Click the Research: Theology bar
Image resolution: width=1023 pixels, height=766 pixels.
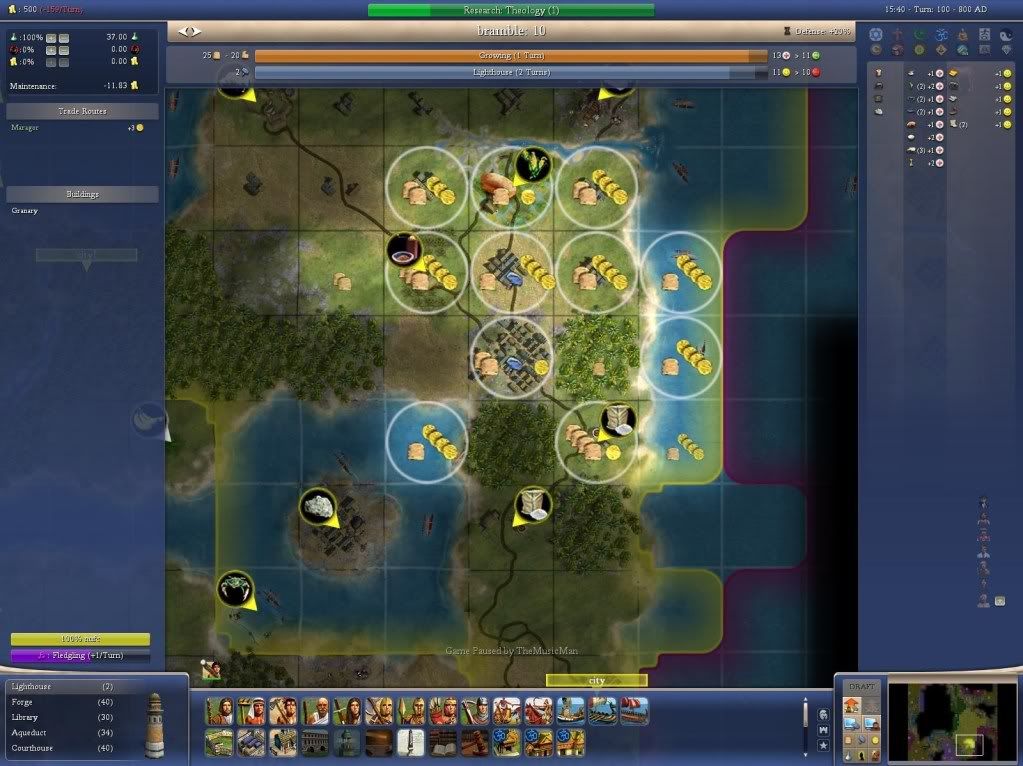coord(510,10)
